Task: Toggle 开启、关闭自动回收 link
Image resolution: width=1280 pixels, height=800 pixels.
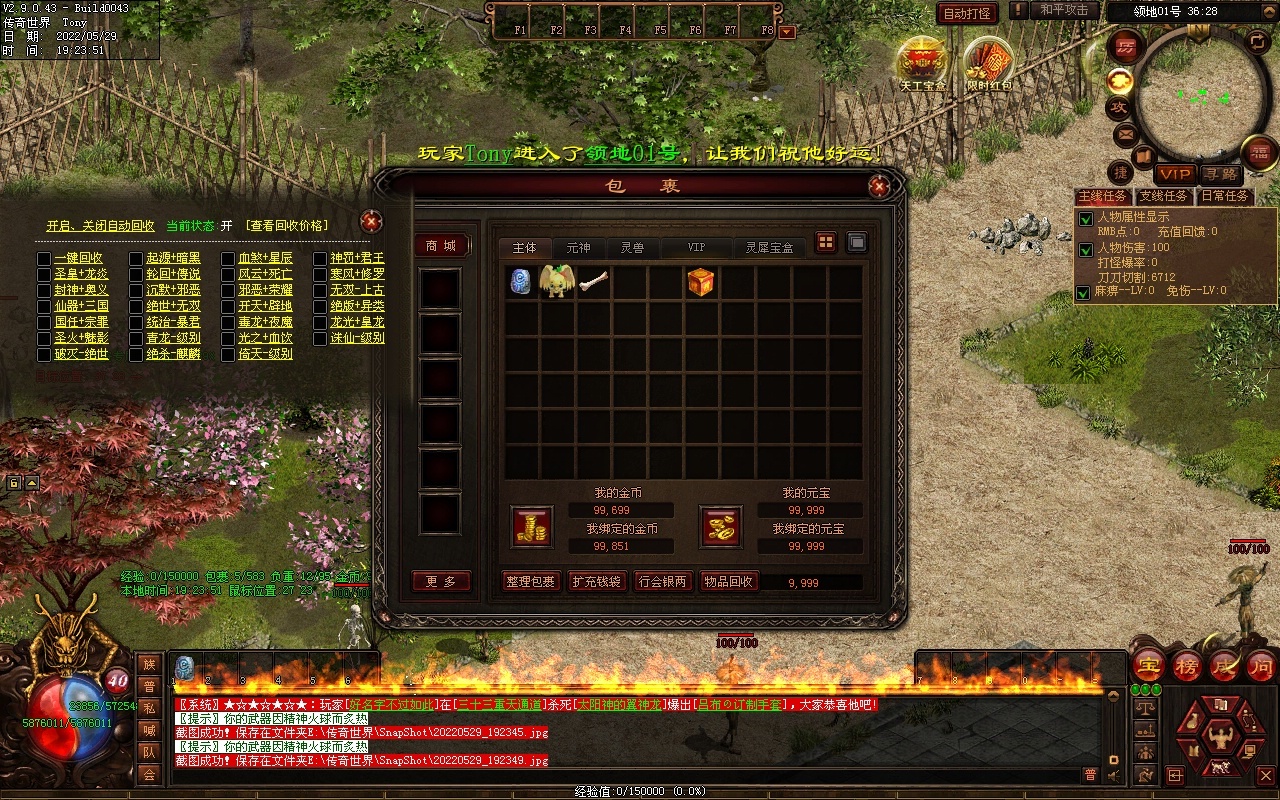Action: point(100,226)
